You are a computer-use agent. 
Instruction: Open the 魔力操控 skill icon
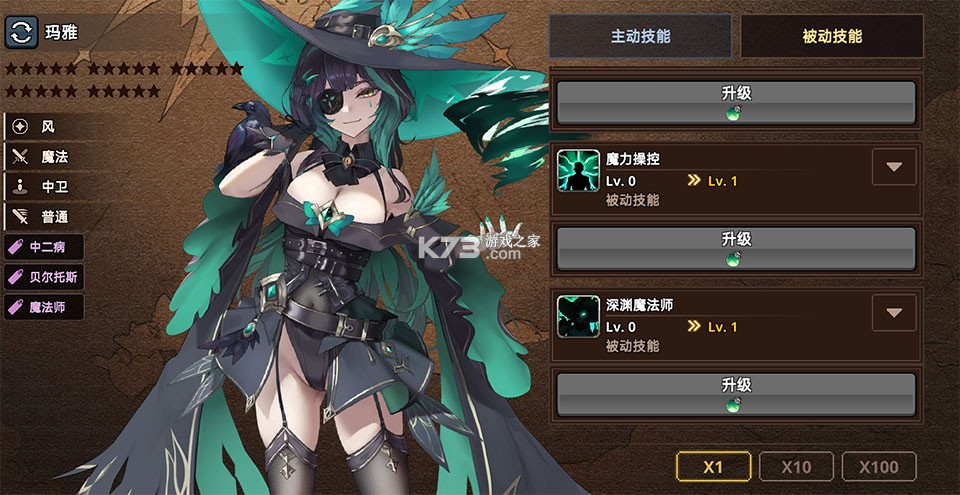(578, 170)
